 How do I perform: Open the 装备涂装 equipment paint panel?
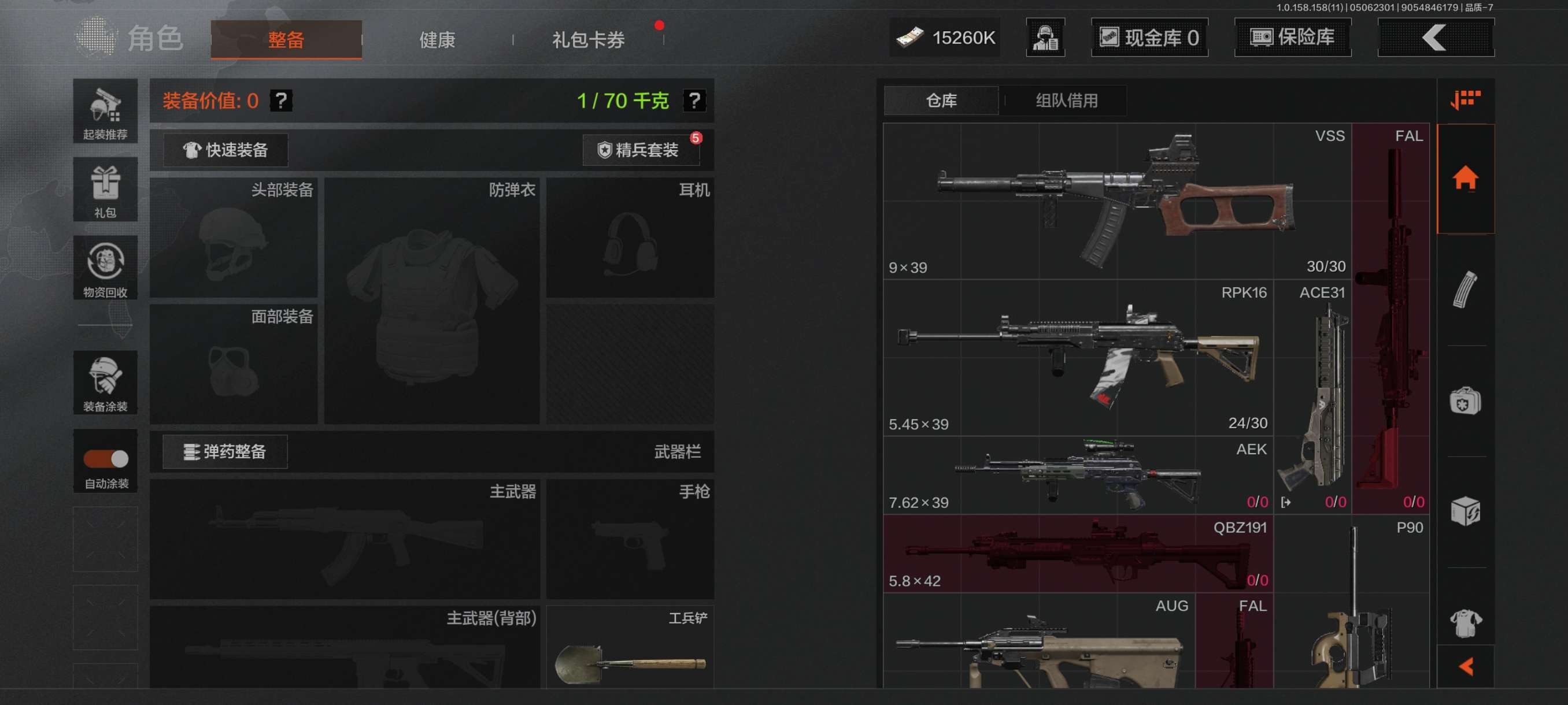[x=105, y=383]
